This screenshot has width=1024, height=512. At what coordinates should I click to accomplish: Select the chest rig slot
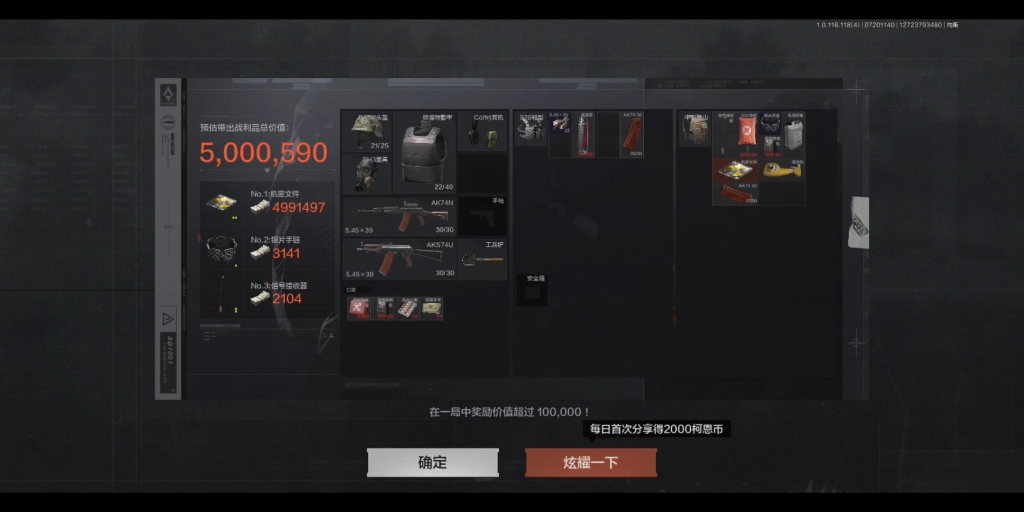click(x=531, y=129)
